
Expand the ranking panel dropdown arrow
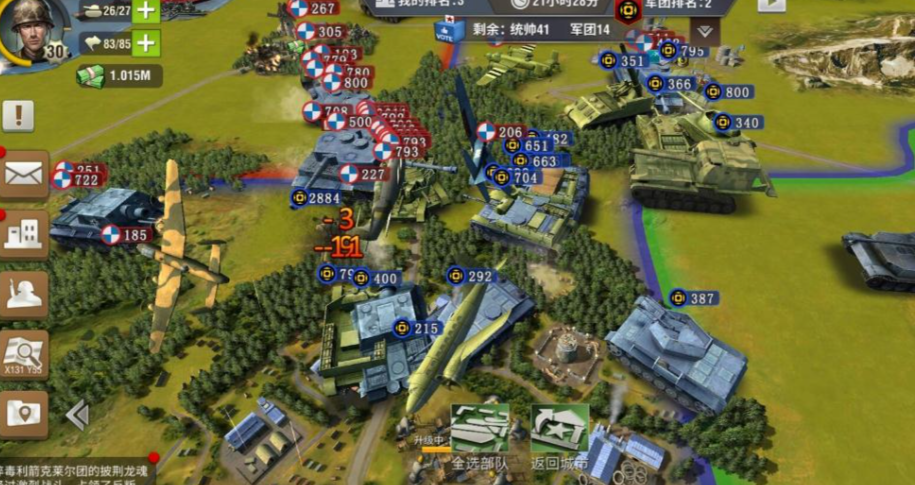705,31
